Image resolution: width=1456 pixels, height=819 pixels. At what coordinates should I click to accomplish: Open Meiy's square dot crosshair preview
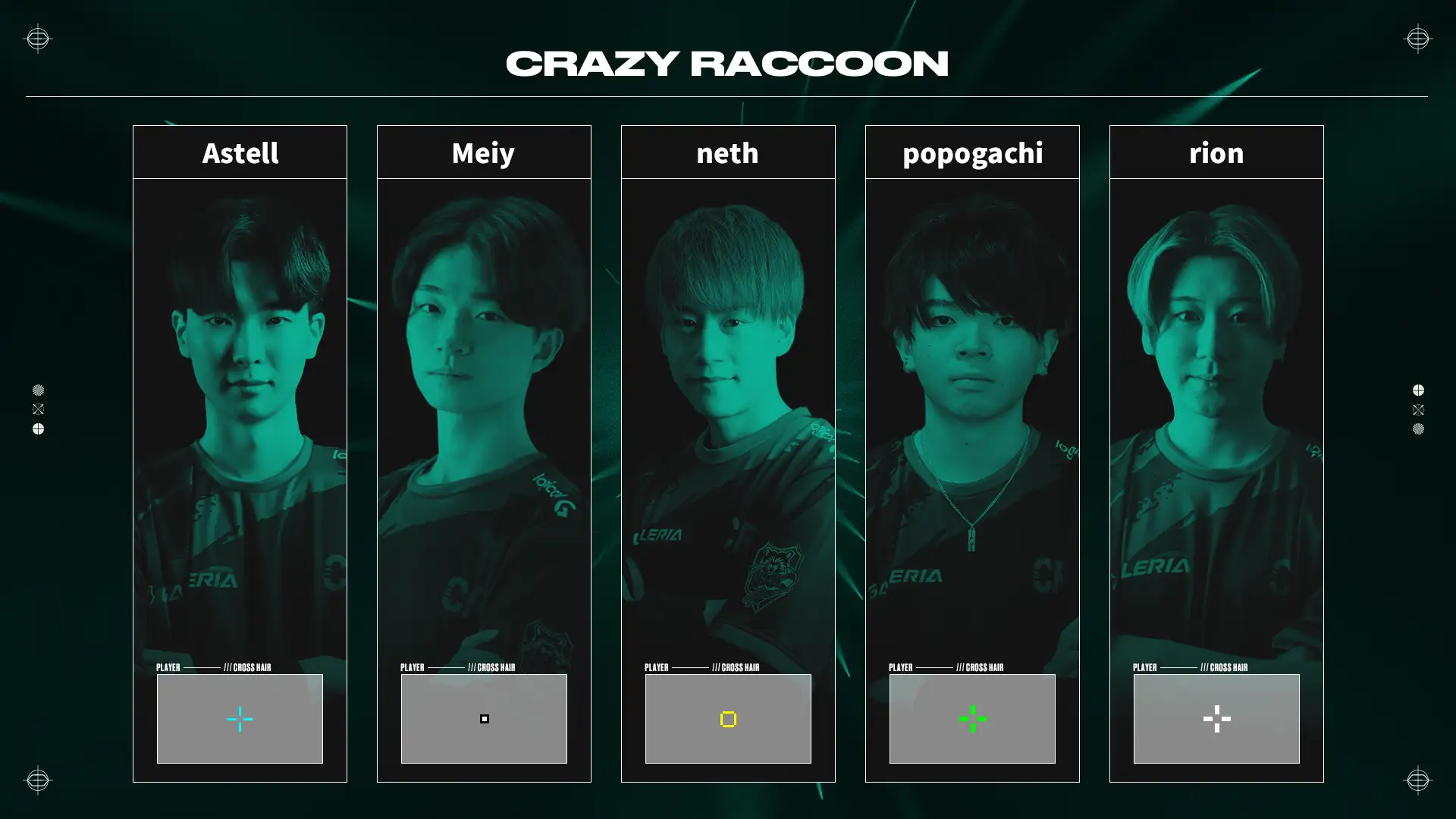pos(484,718)
